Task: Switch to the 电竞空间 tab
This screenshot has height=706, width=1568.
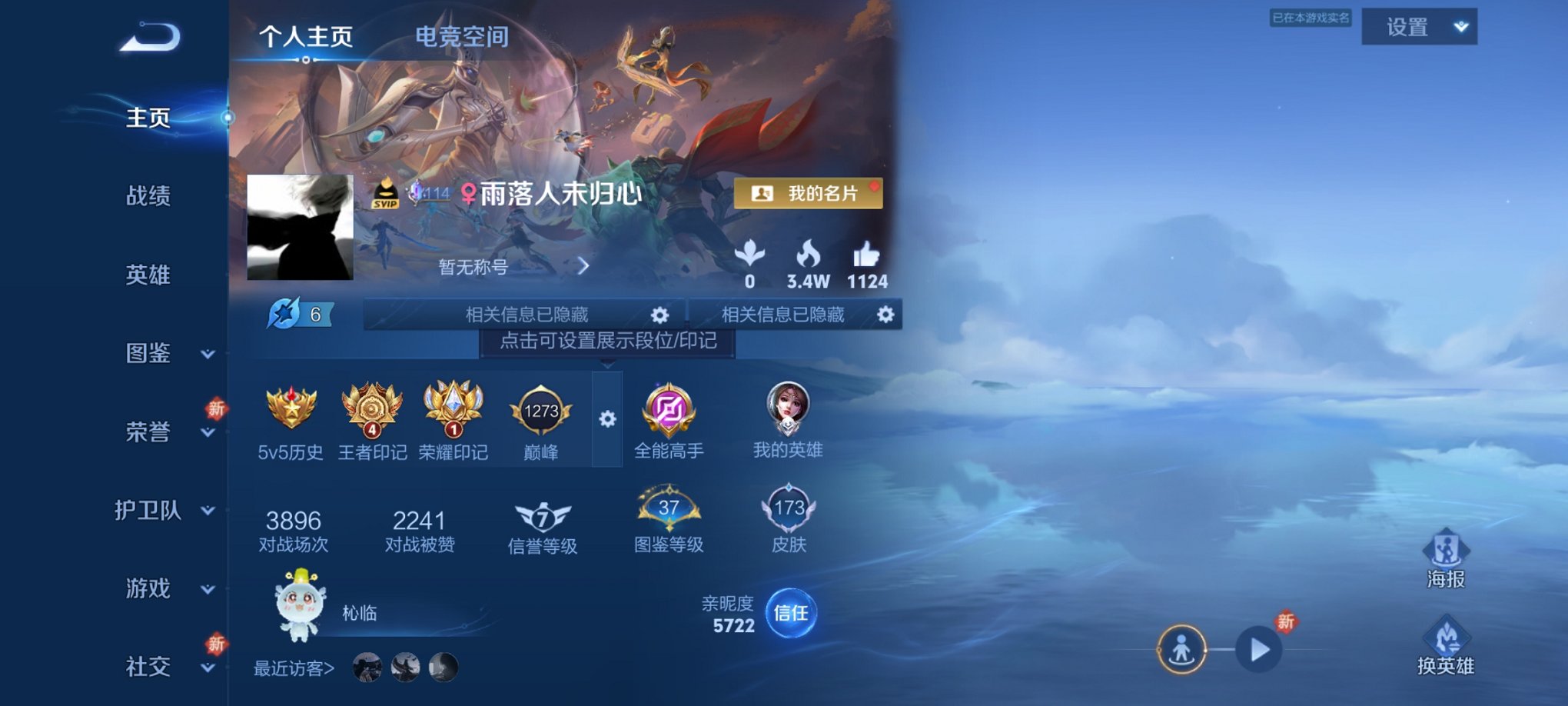Action: point(461,36)
